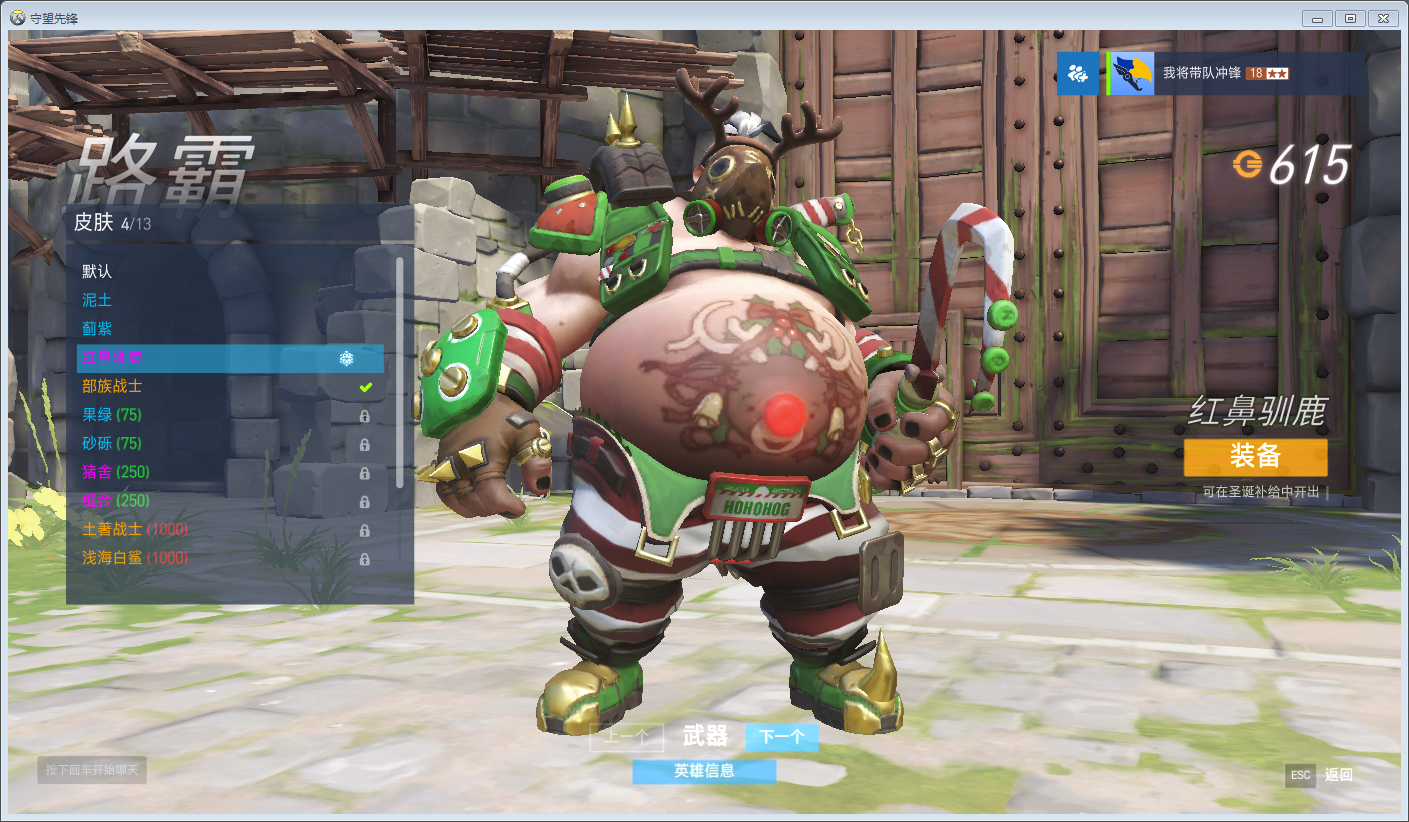Close the game window

pyautogui.click(x=1382, y=18)
